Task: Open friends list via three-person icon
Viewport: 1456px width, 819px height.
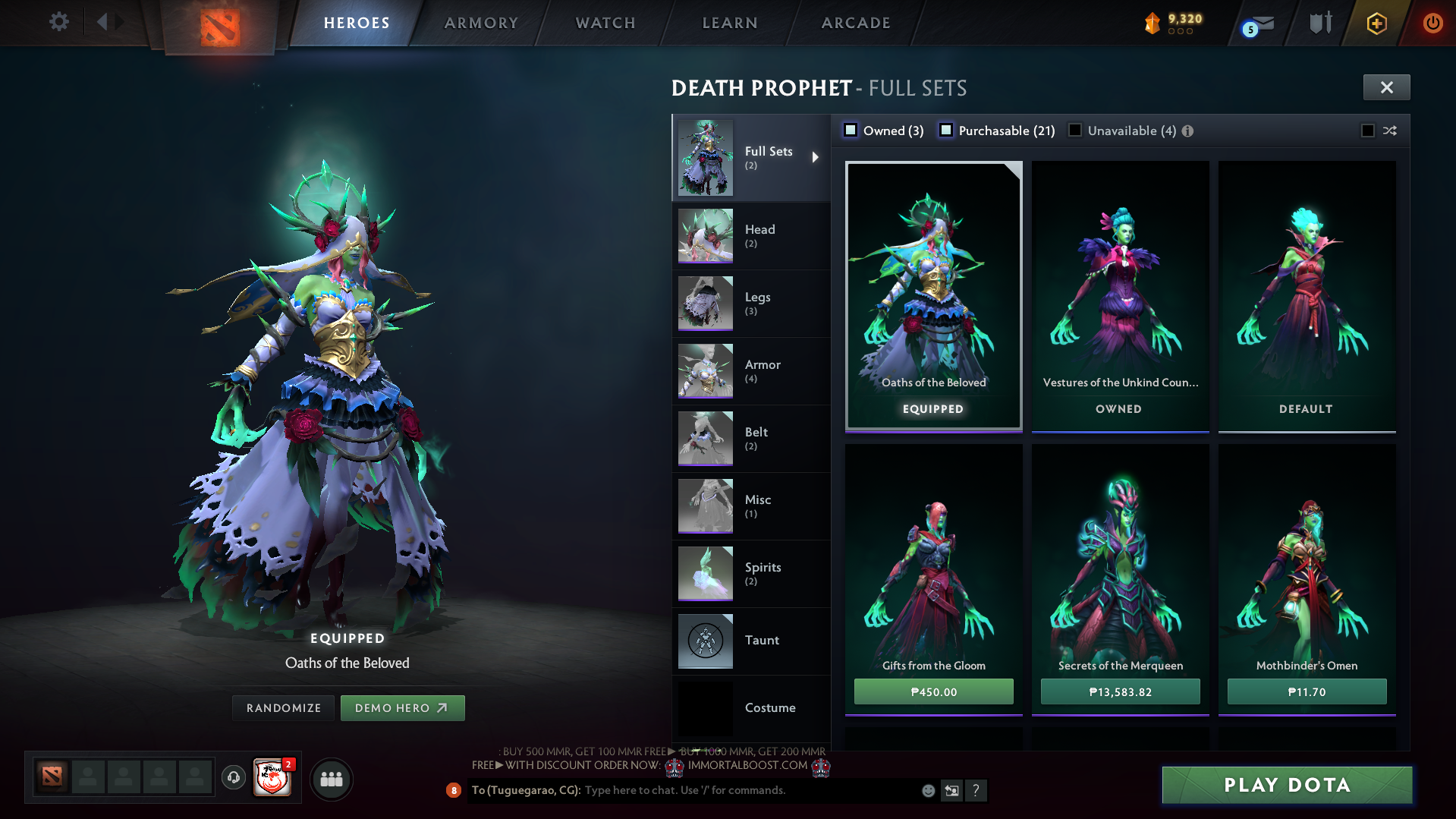Action: coord(330,778)
